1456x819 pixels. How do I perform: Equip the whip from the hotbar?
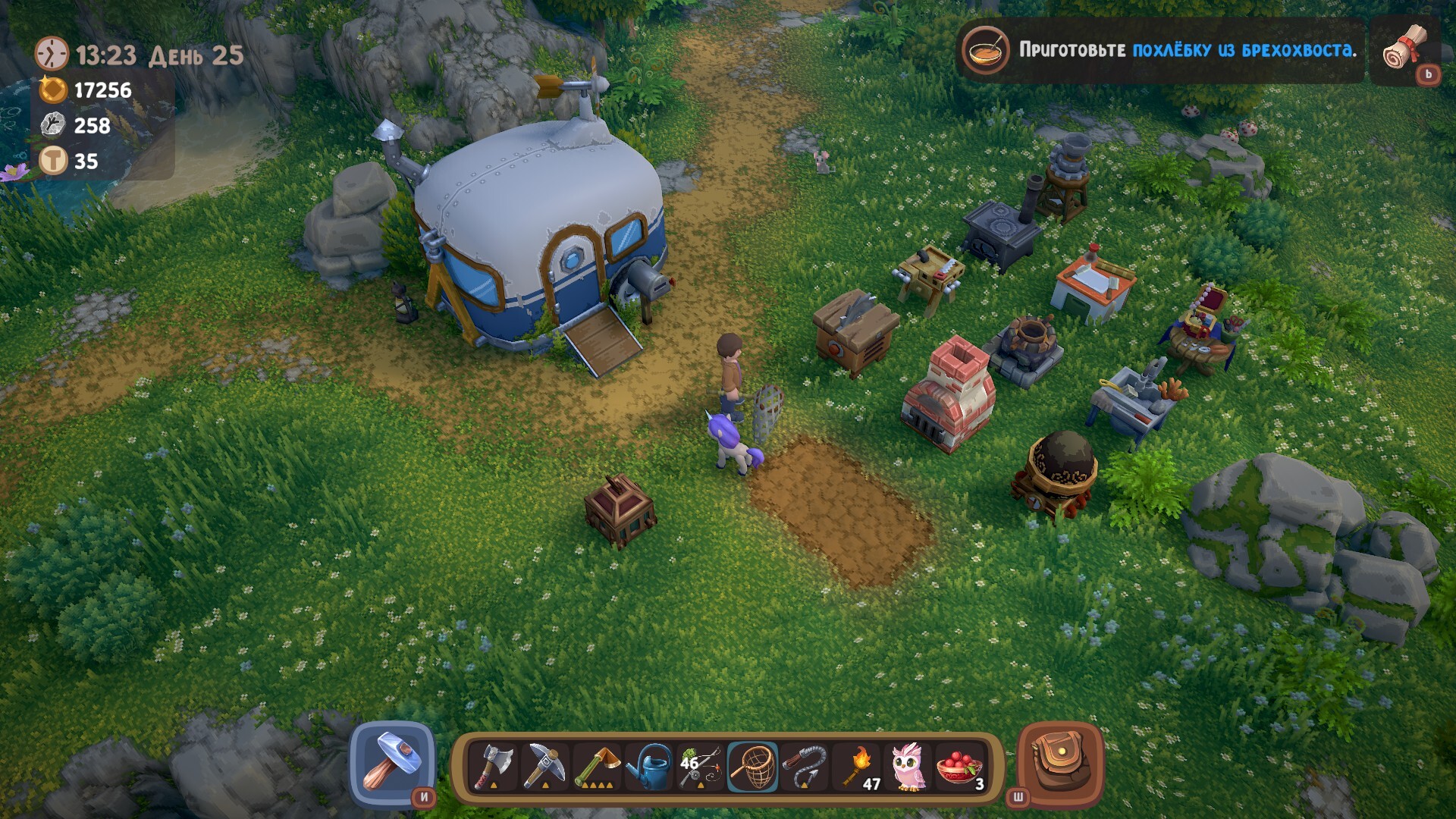pyautogui.click(x=805, y=766)
